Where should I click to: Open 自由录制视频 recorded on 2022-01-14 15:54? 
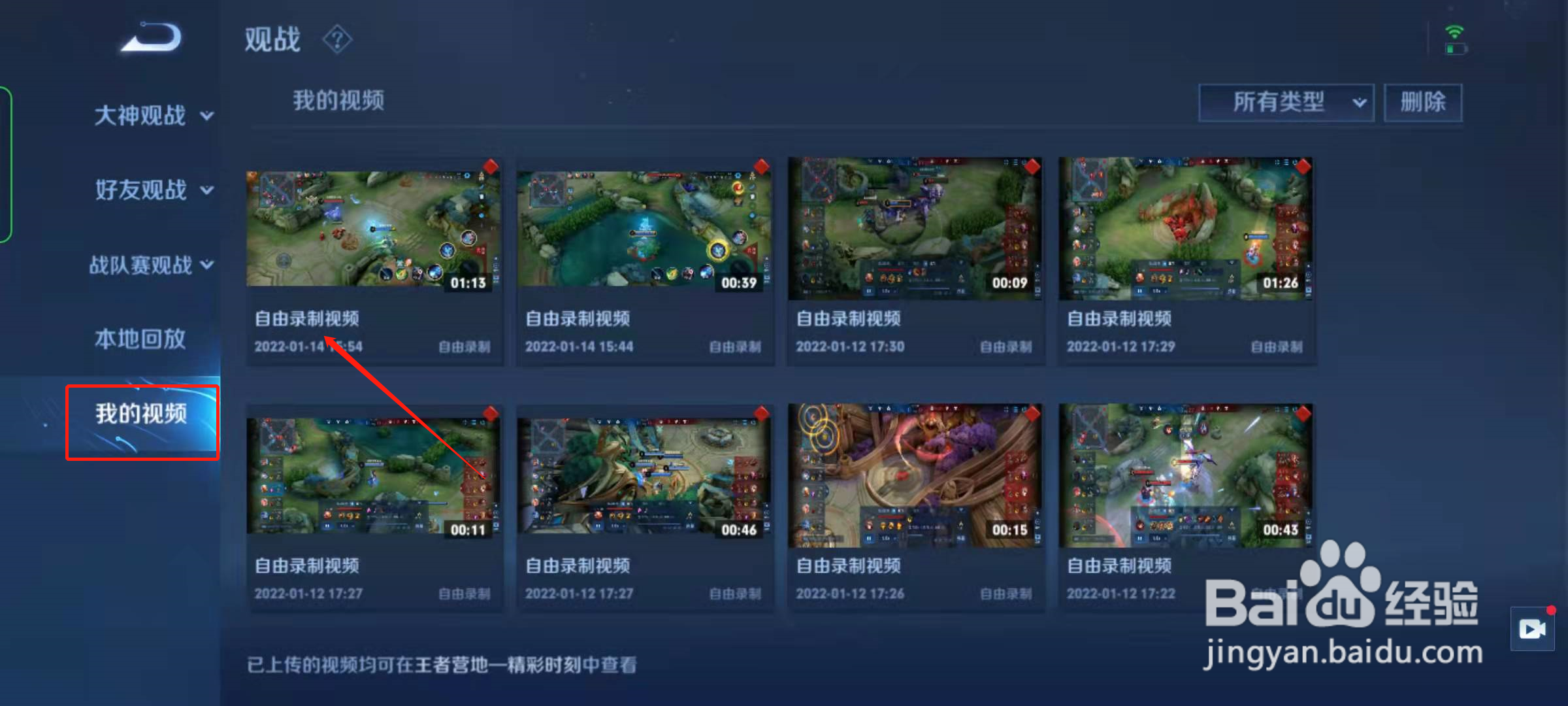(376, 229)
